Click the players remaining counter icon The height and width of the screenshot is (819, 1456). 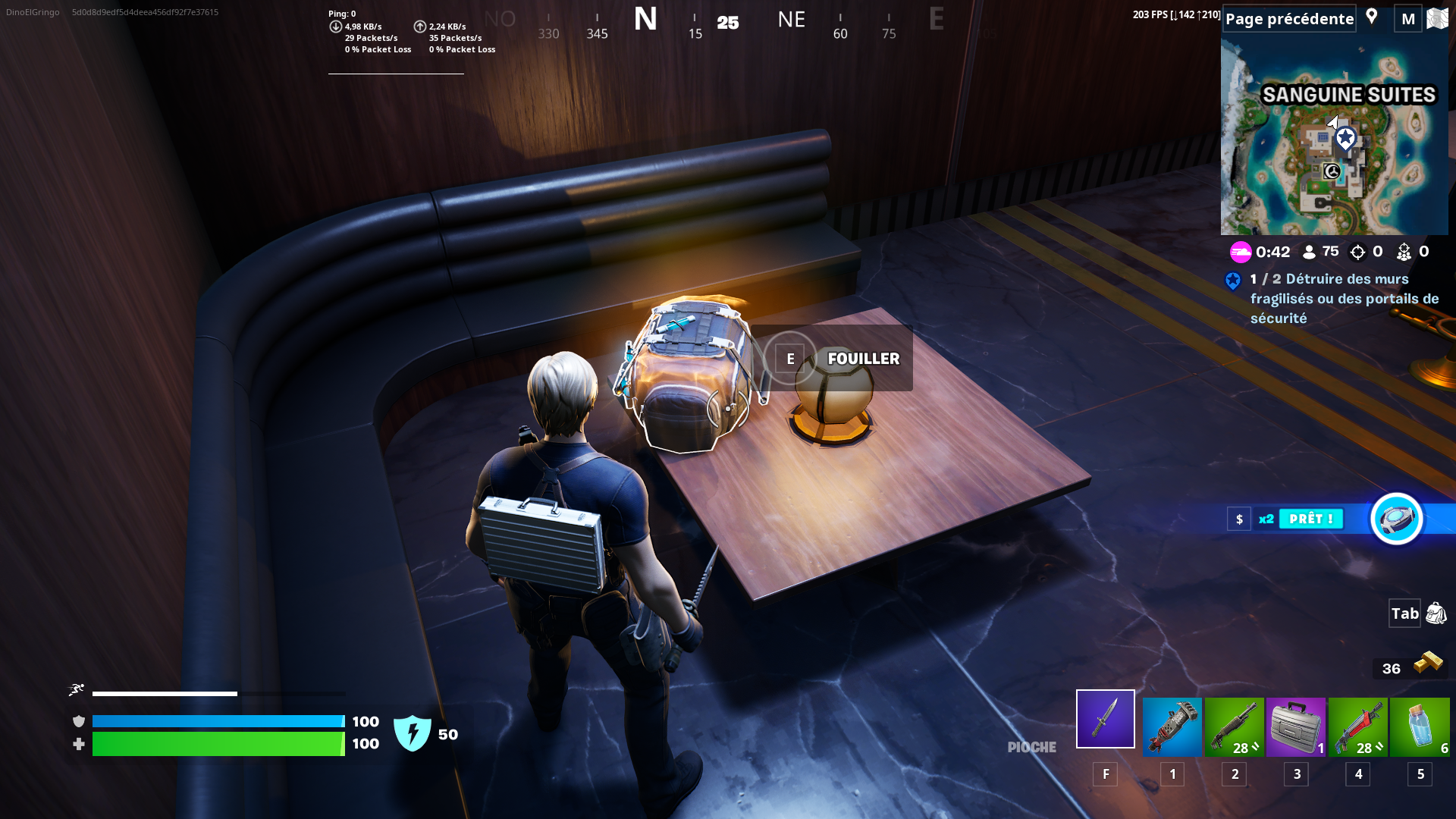point(1308,251)
